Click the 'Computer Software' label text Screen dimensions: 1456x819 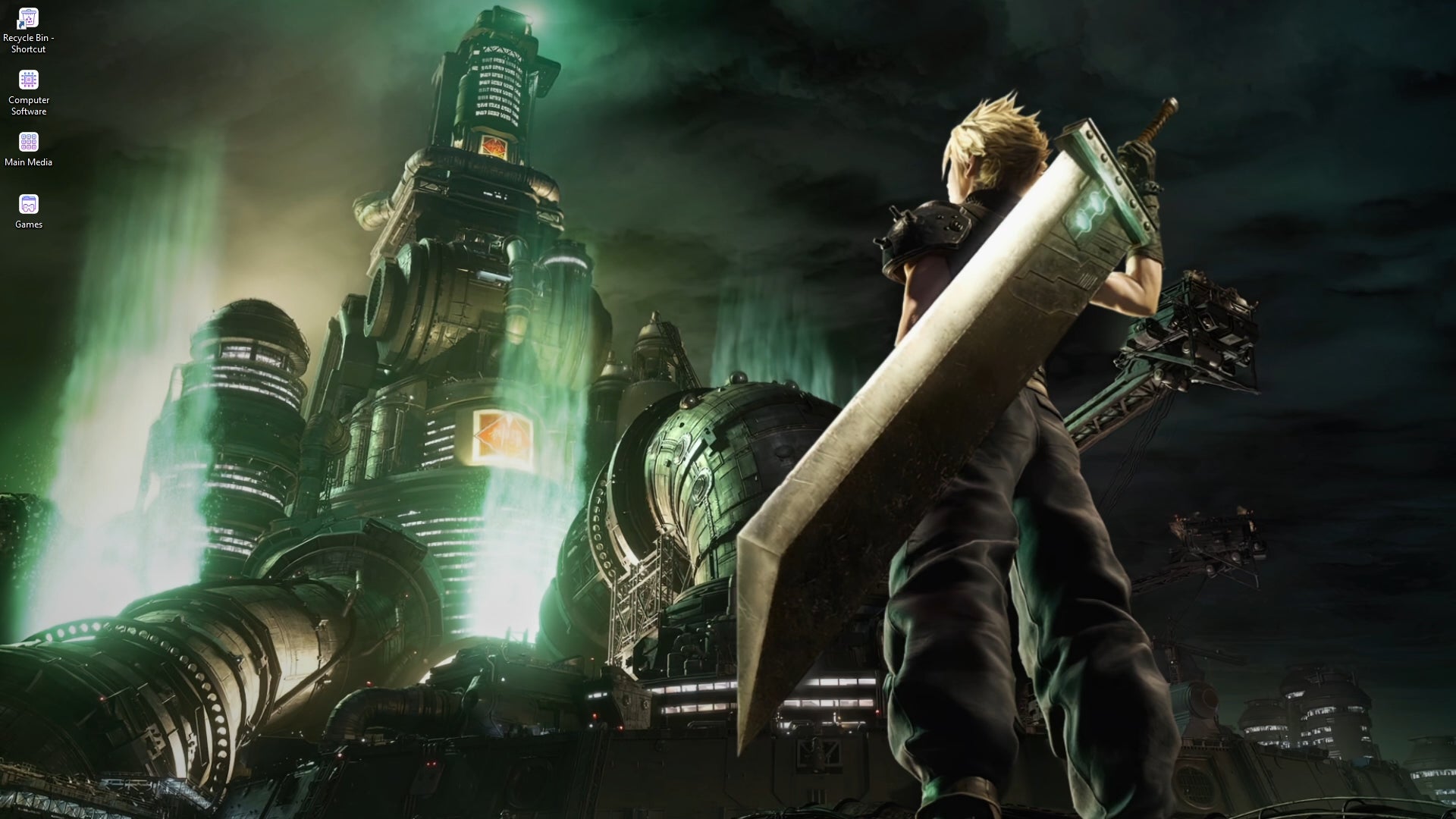click(28, 105)
